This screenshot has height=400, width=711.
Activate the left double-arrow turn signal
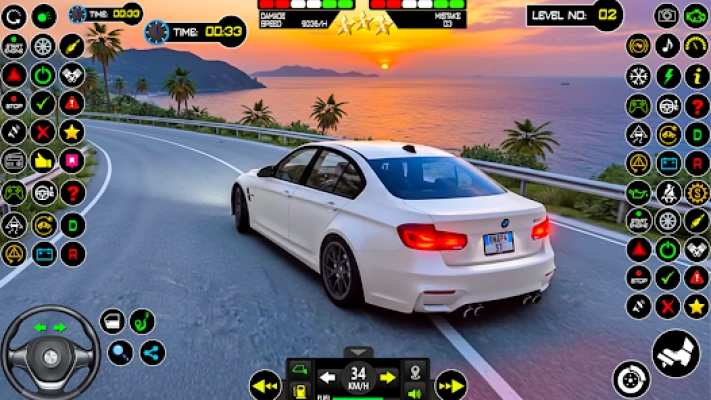point(265,384)
